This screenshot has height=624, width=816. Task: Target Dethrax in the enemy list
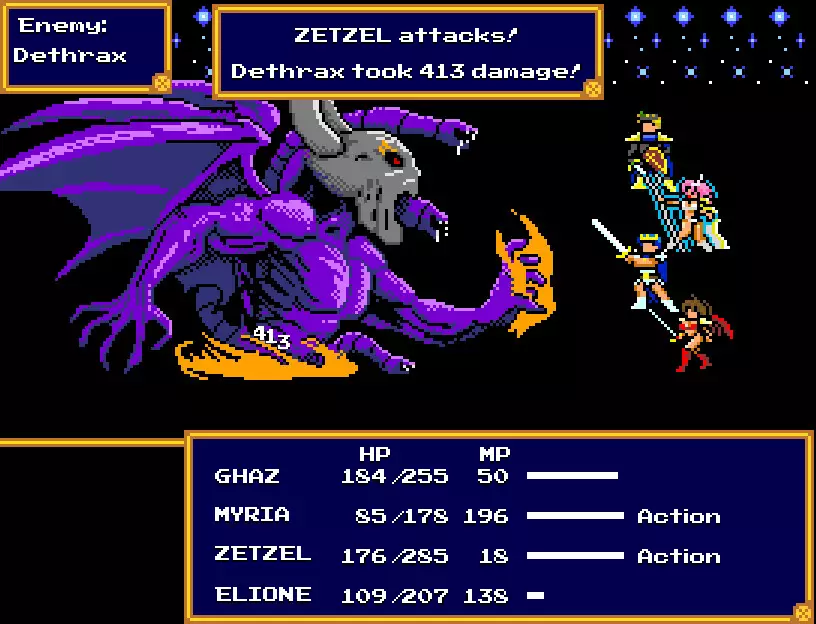coord(70,56)
